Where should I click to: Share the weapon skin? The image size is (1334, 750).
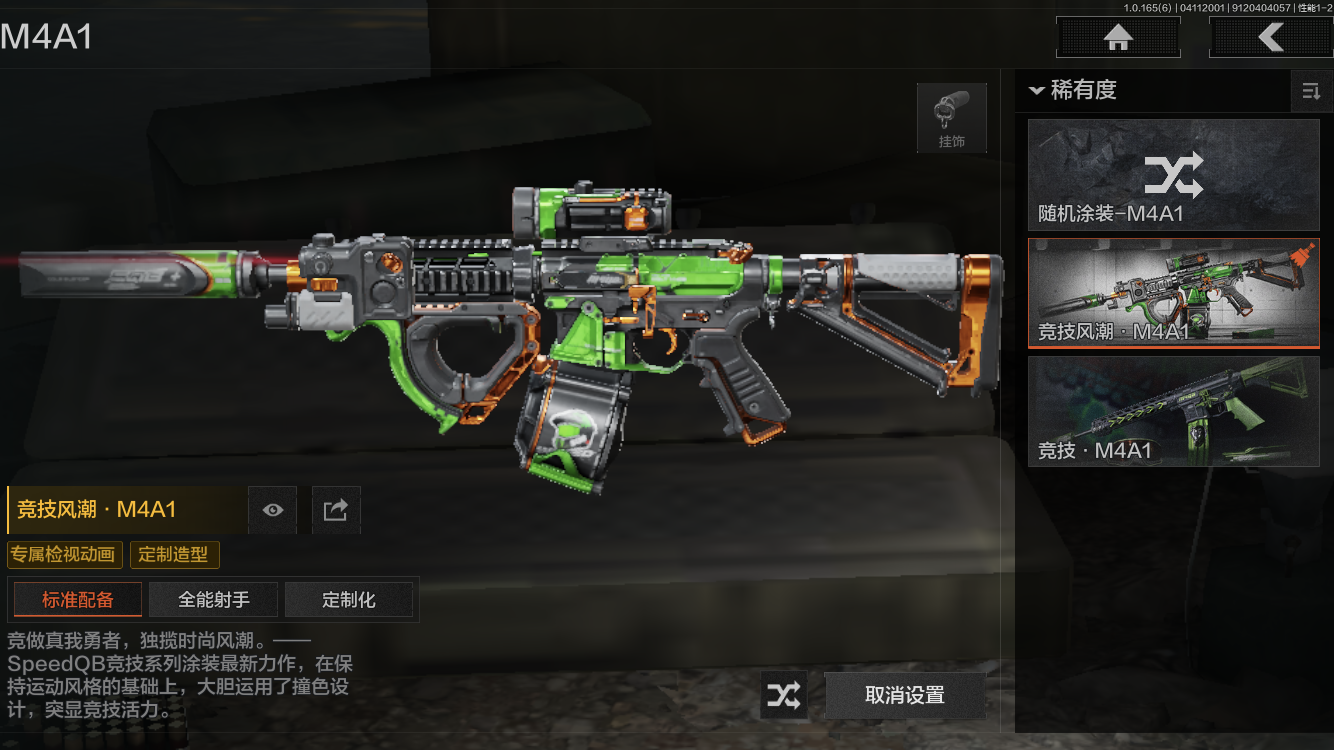(x=336, y=510)
